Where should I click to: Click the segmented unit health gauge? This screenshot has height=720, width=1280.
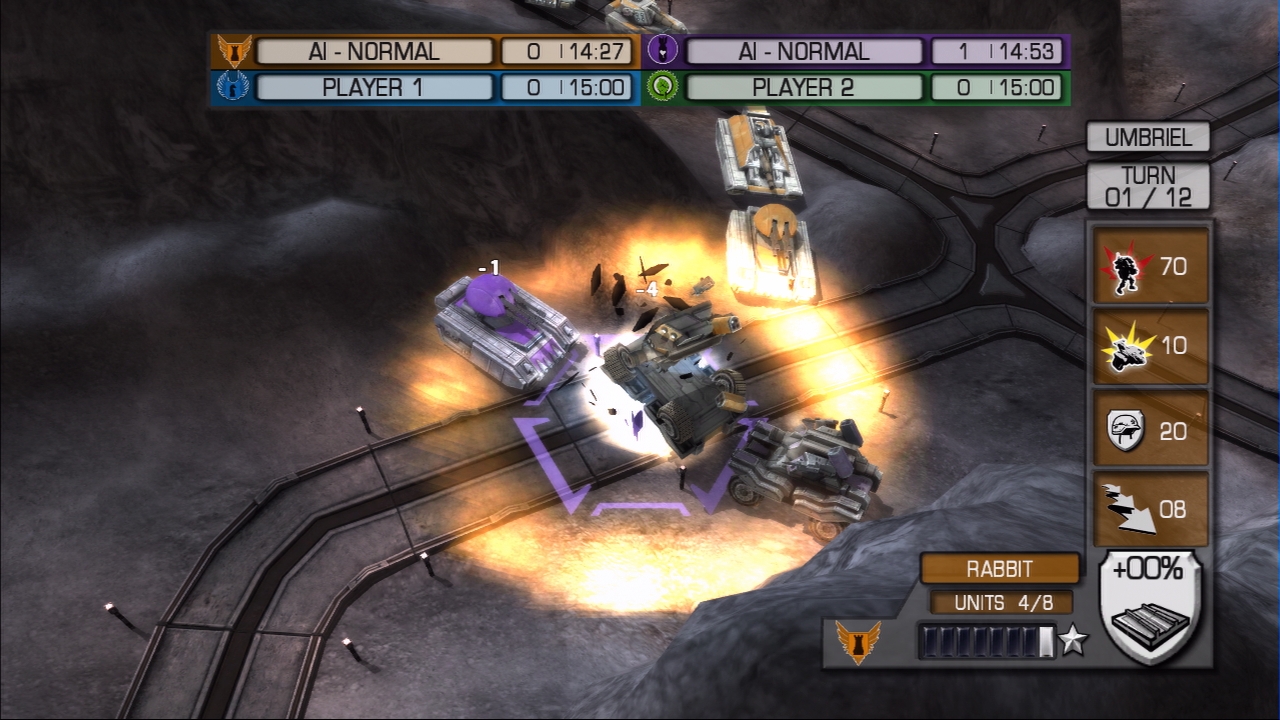[x=985, y=641]
